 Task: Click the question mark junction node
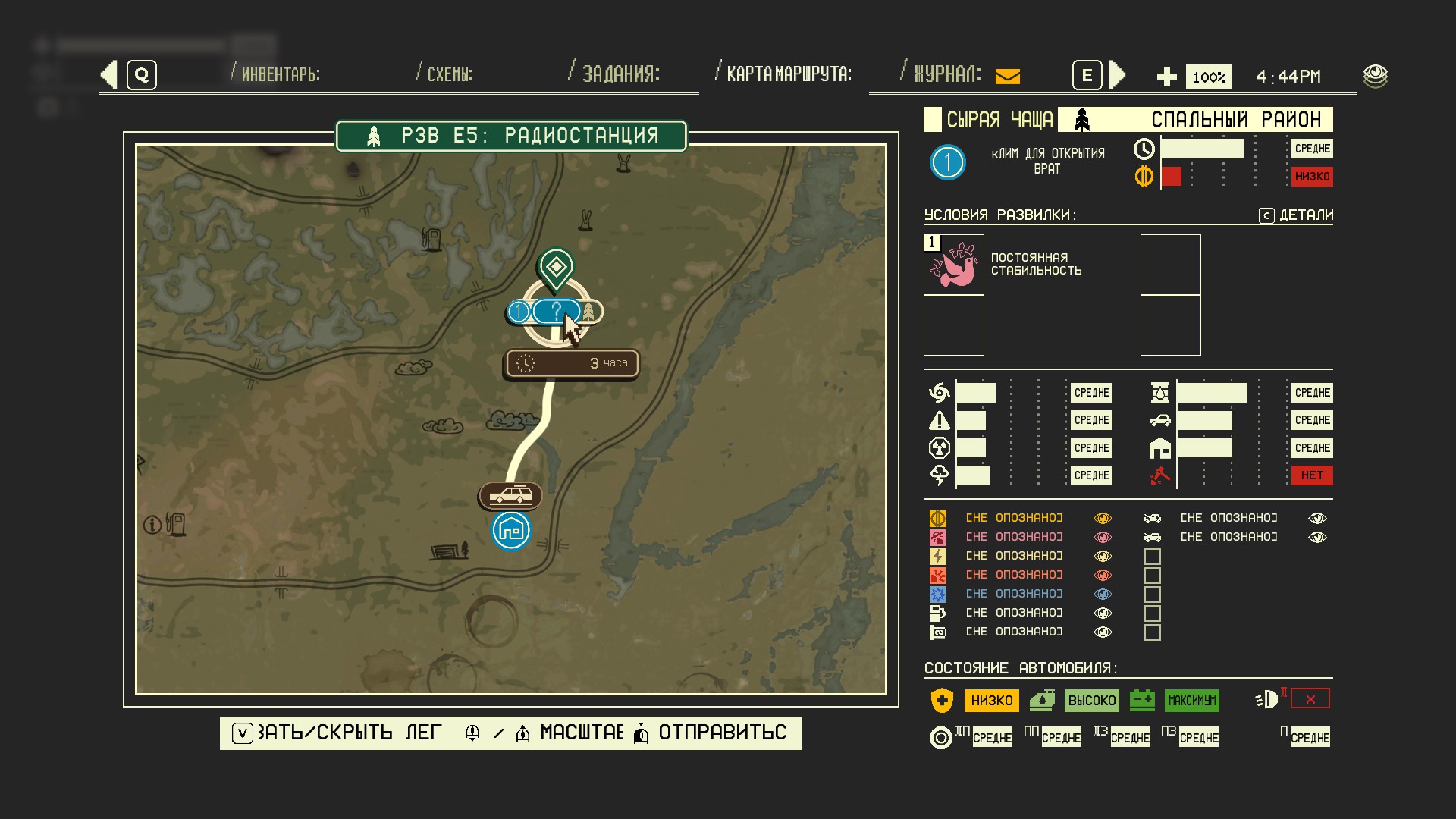point(557,311)
